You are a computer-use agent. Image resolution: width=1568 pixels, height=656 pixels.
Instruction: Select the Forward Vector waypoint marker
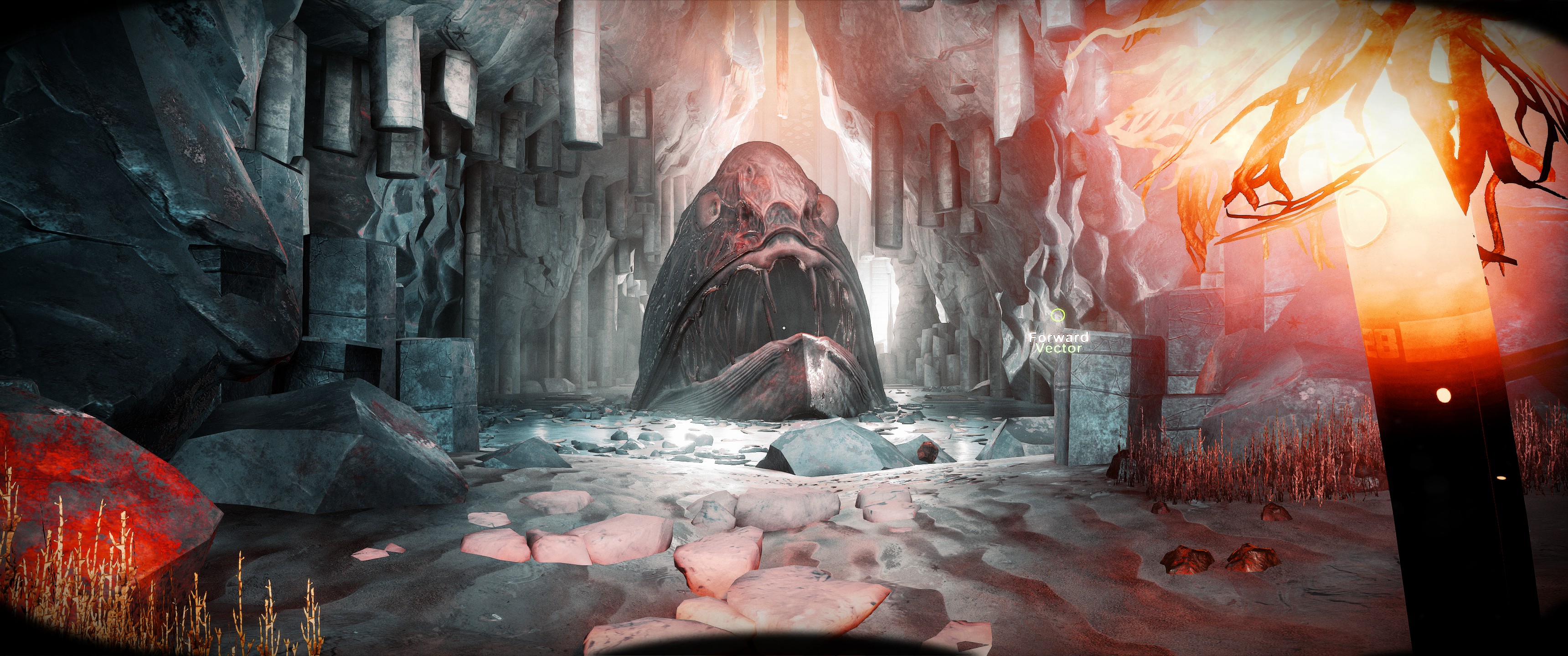(1058, 315)
